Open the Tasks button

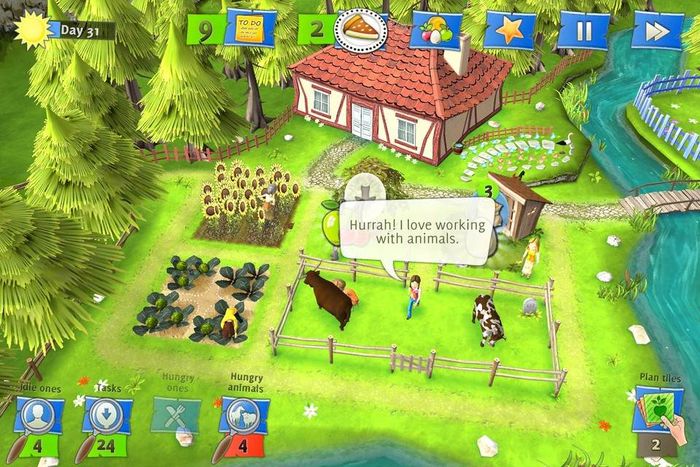pos(106,415)
